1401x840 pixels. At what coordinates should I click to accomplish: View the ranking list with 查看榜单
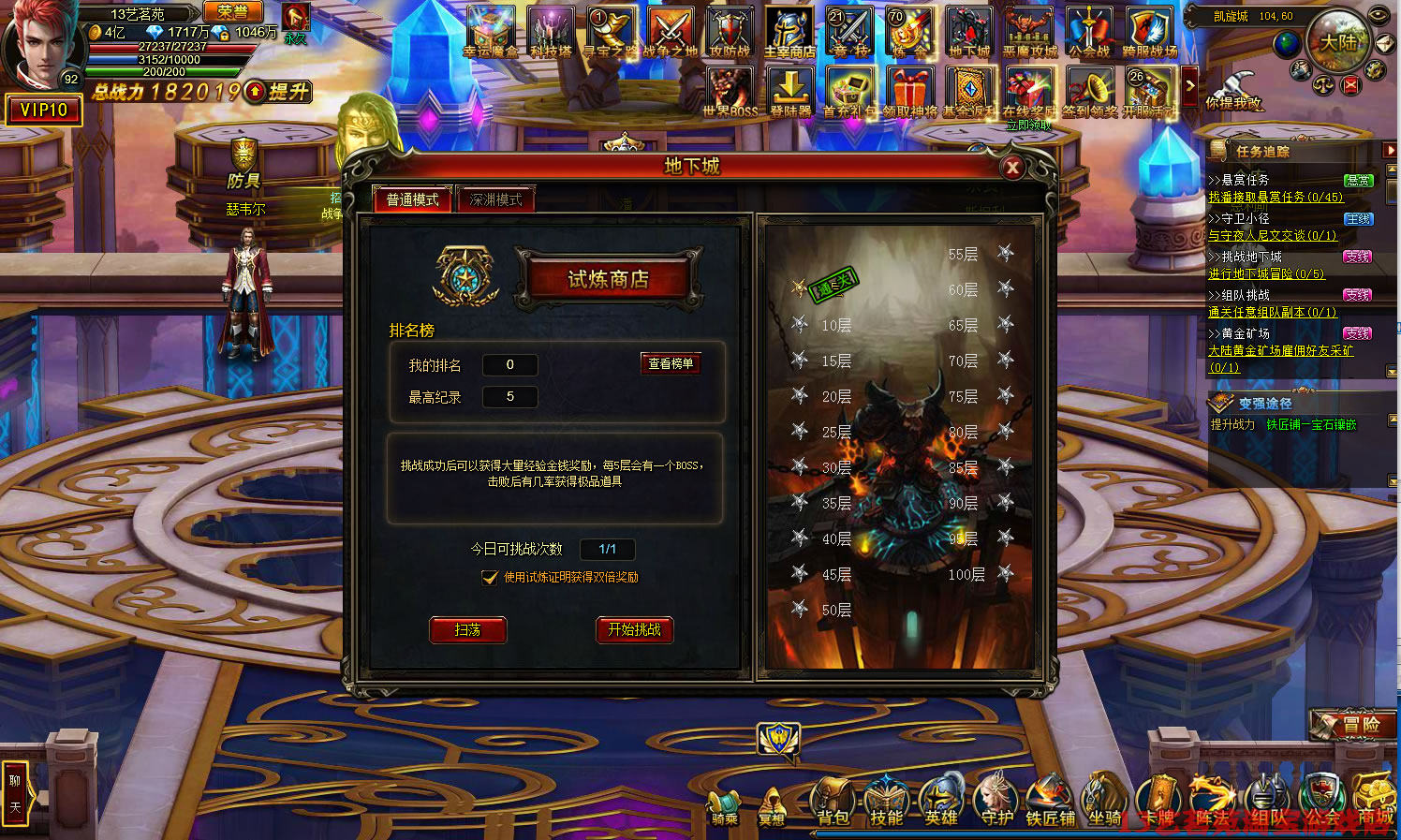(671, 363)
